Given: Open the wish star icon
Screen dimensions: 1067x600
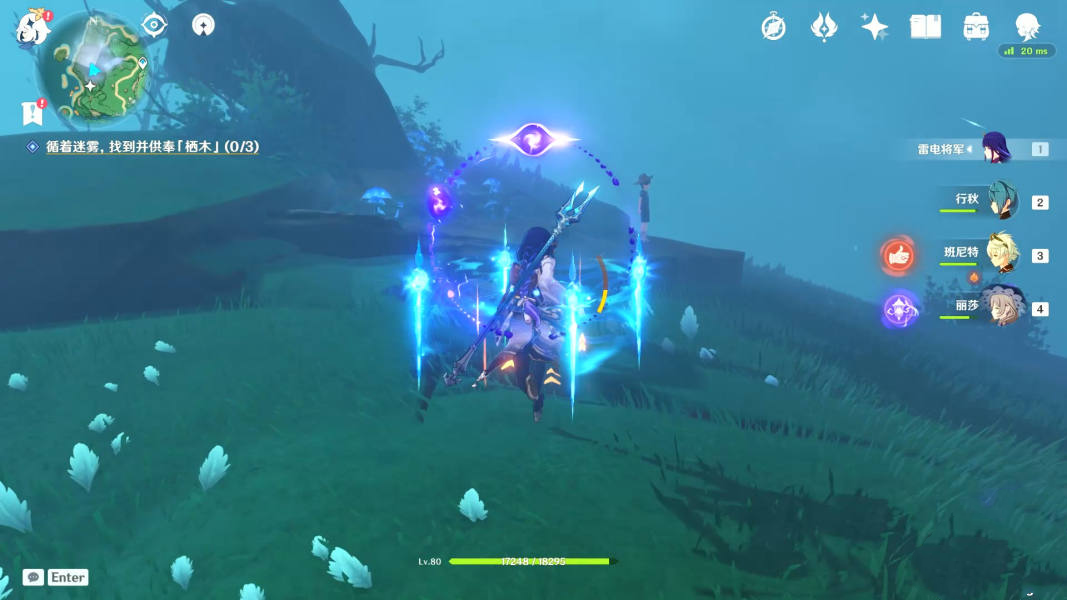Looking at the screenshot, I should (874, 27).
